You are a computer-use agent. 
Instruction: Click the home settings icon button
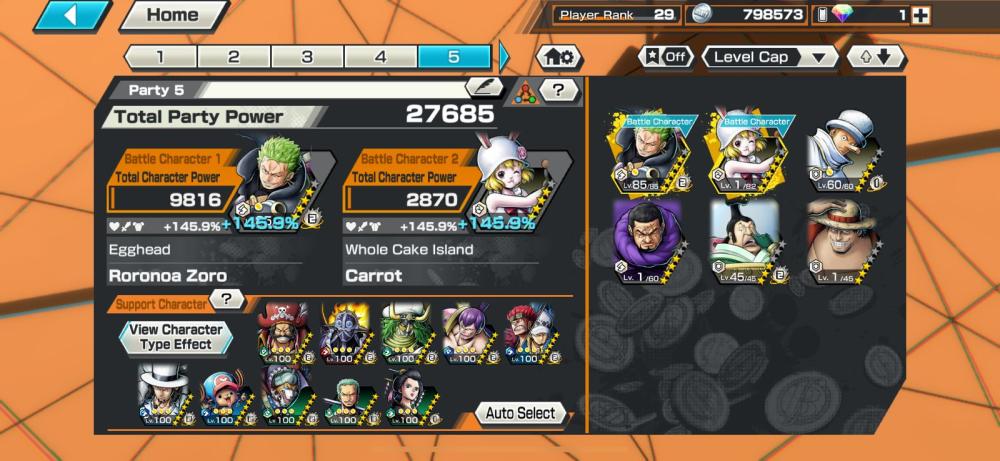[561, 57]
